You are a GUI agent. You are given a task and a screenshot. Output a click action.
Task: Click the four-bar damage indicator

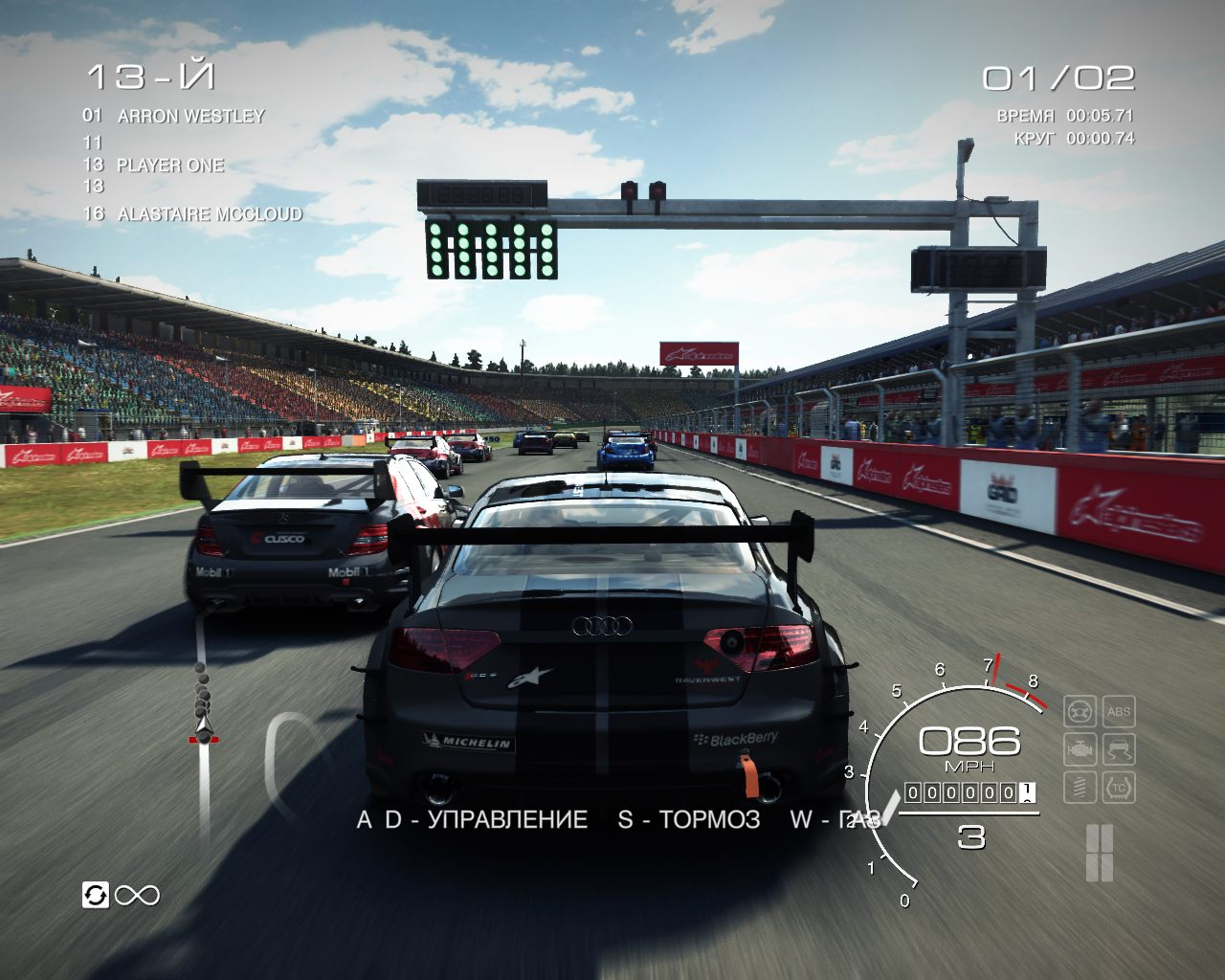pos(1100,852)
